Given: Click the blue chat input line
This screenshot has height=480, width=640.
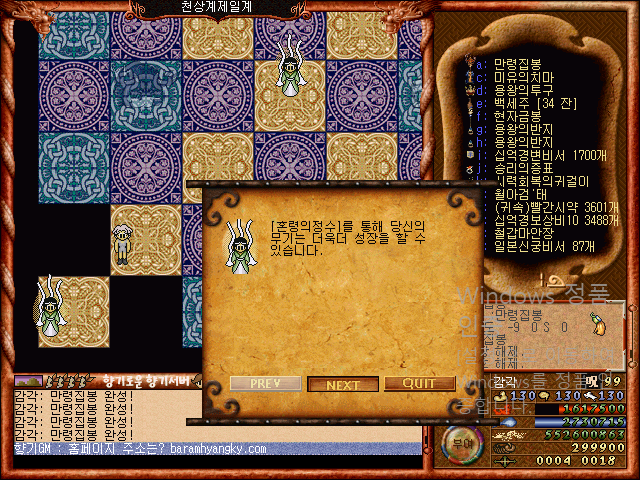Looking at the screenshot, I should 210,450.
